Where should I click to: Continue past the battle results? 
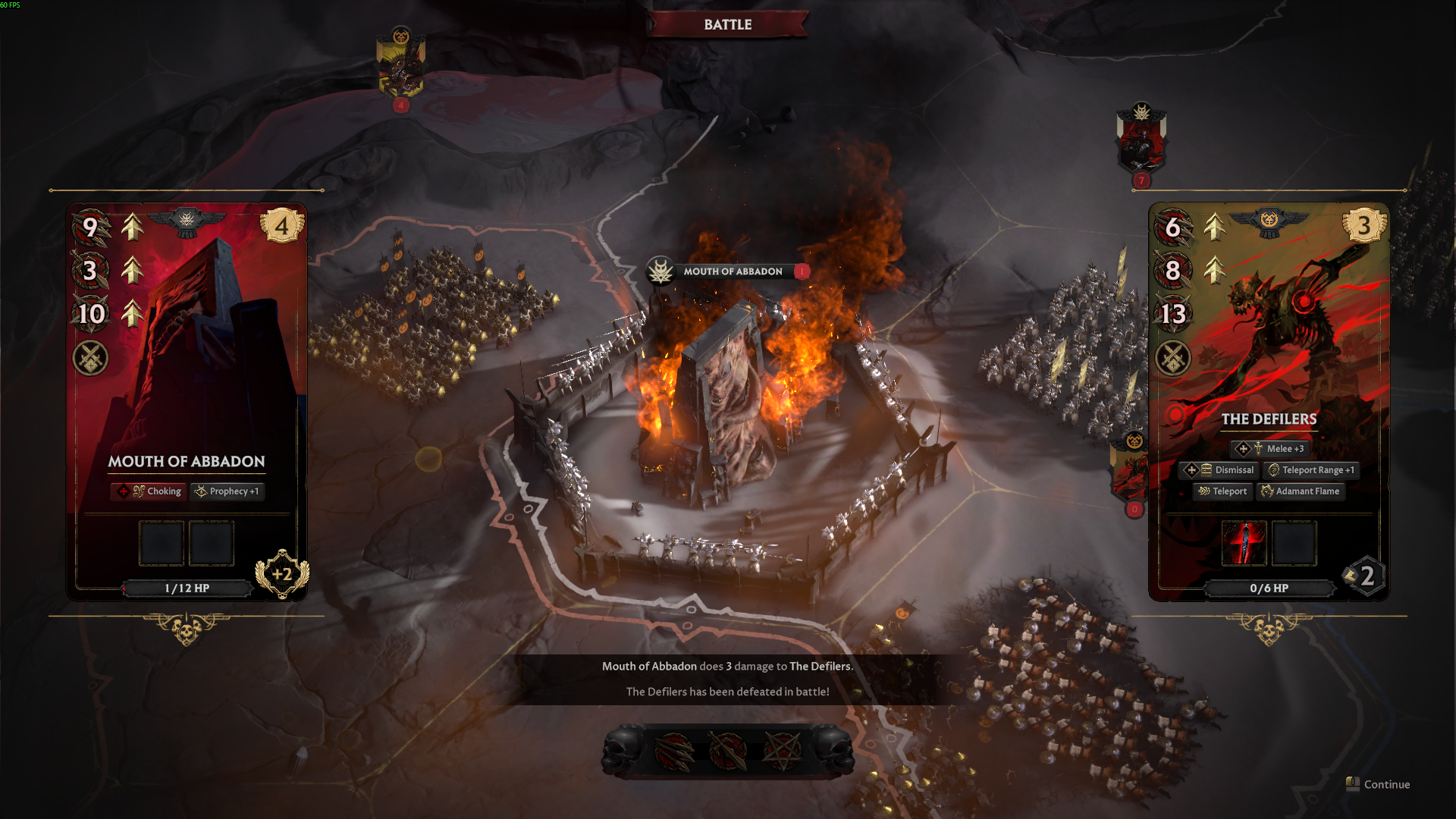pos(1379,784)
